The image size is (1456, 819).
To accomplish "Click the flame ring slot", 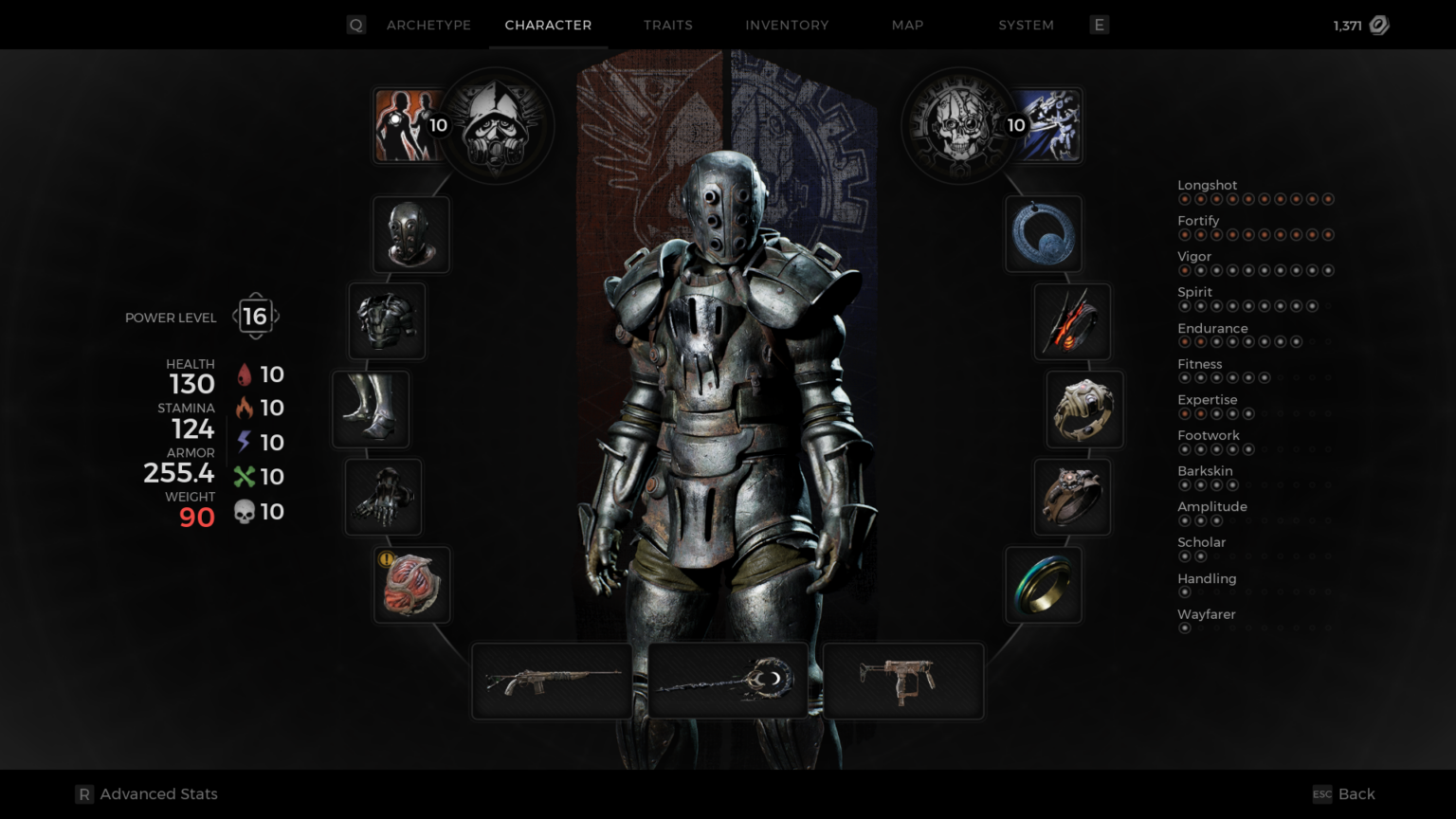I will tap(1072, 322).
